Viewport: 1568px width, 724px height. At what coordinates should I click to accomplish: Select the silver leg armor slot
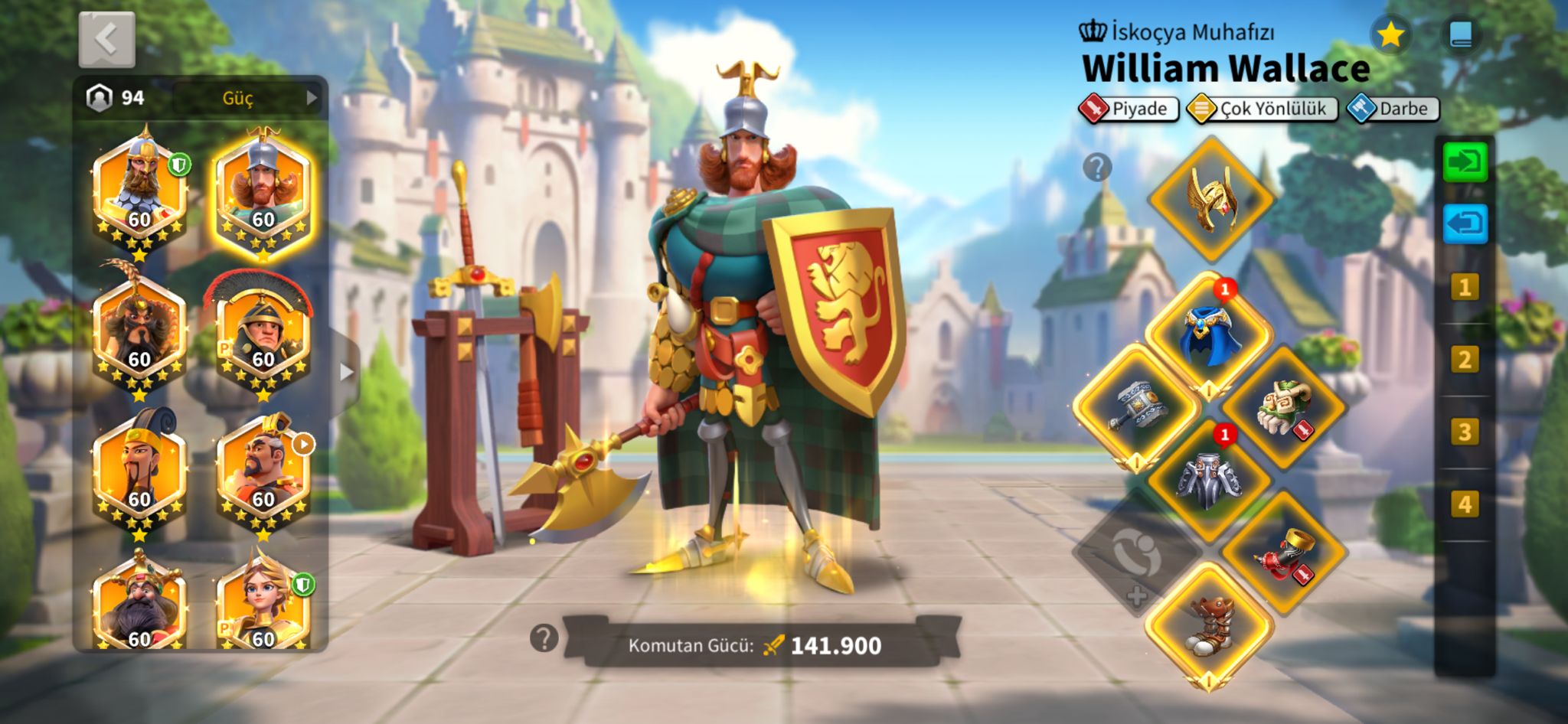coord(1210,480)
